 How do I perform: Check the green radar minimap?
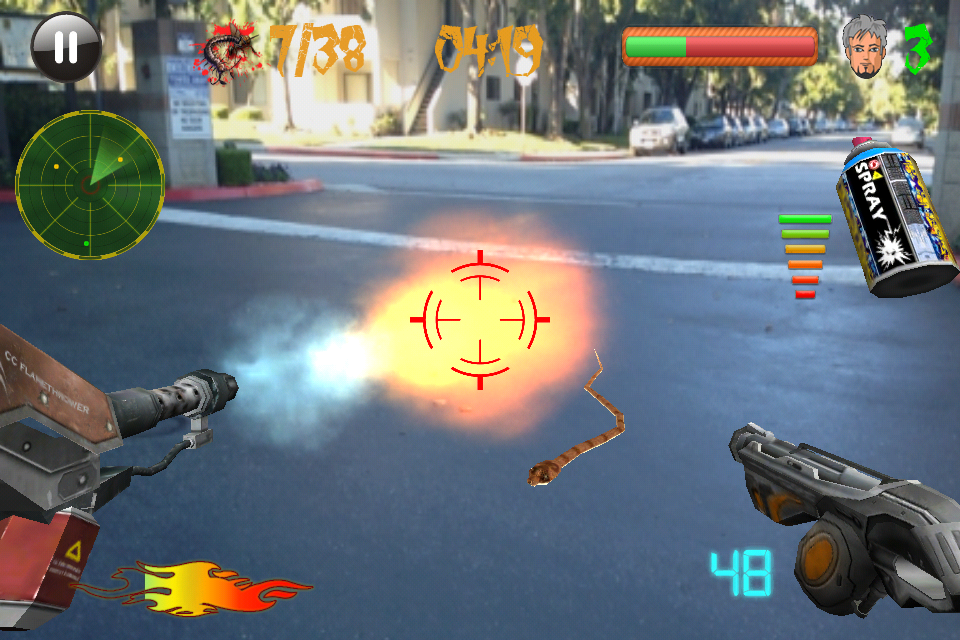pos(90,185)
